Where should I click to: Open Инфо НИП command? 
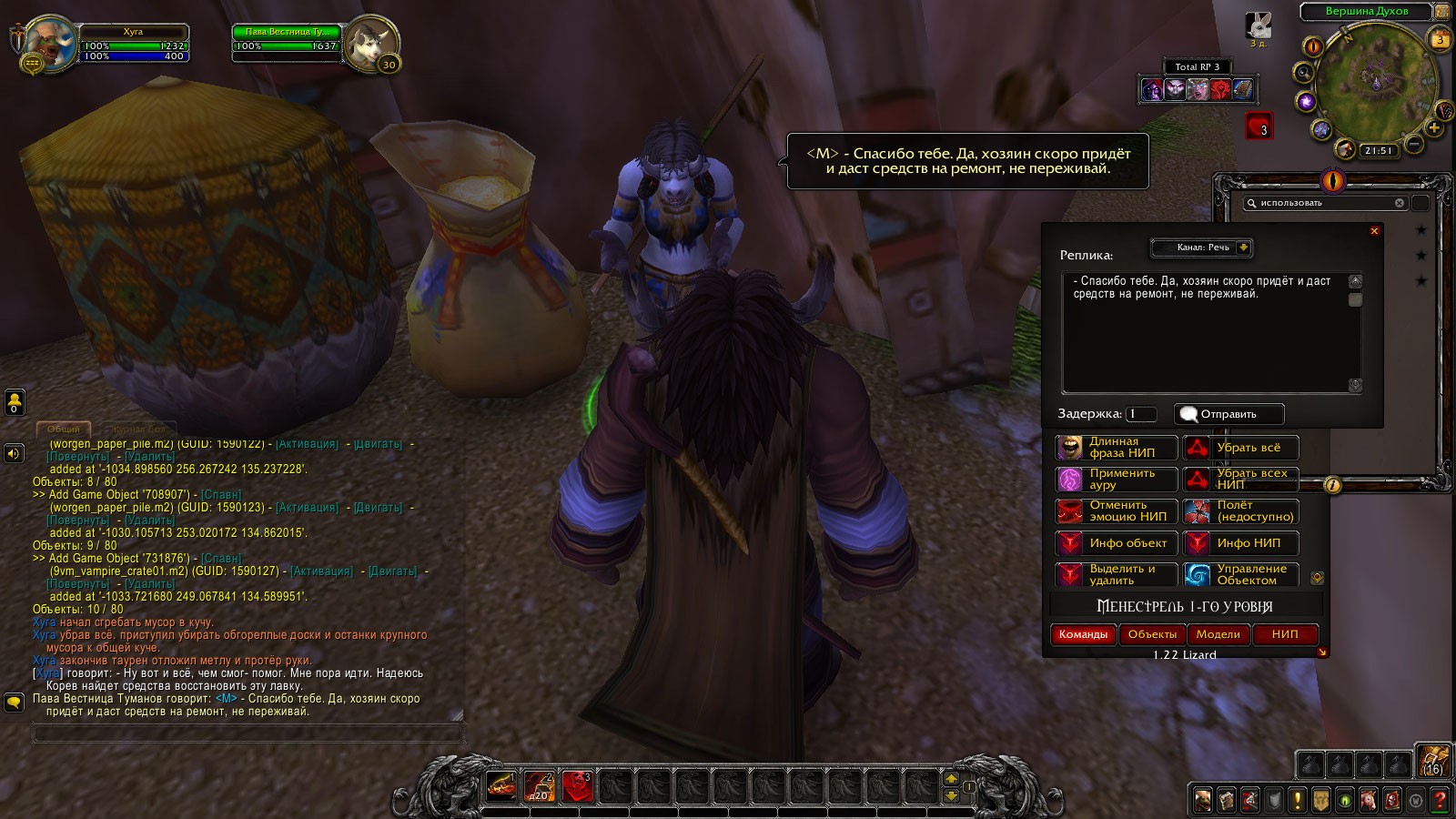1240,543
